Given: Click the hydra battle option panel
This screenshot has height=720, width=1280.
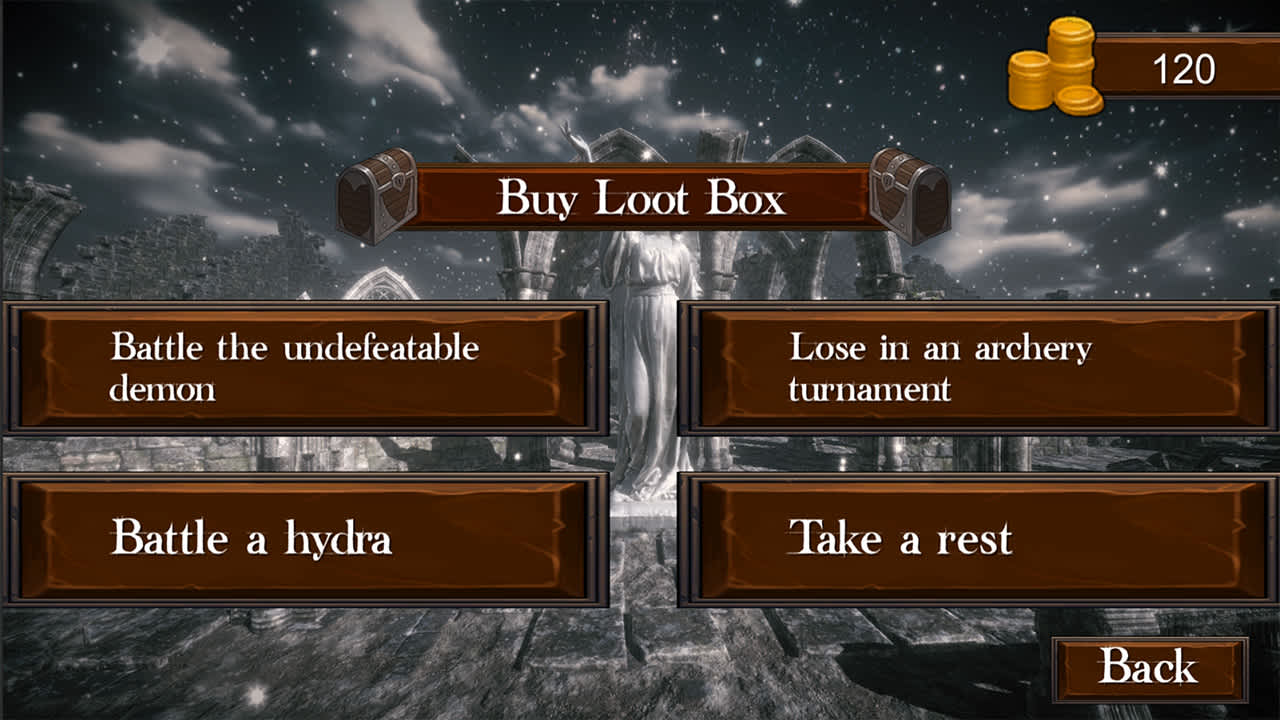Looking at the screenshot, I should [x=300, y=537].
